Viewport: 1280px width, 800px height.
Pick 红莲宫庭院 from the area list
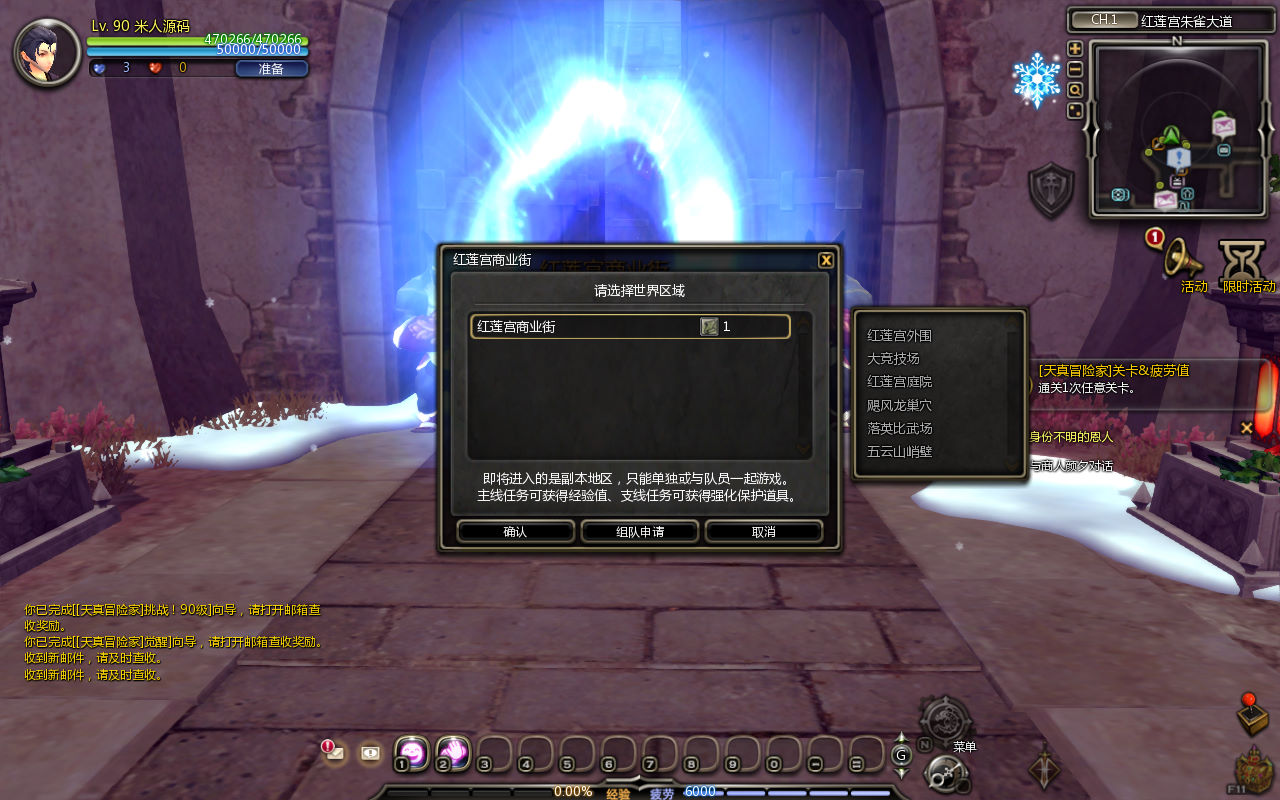899,382
